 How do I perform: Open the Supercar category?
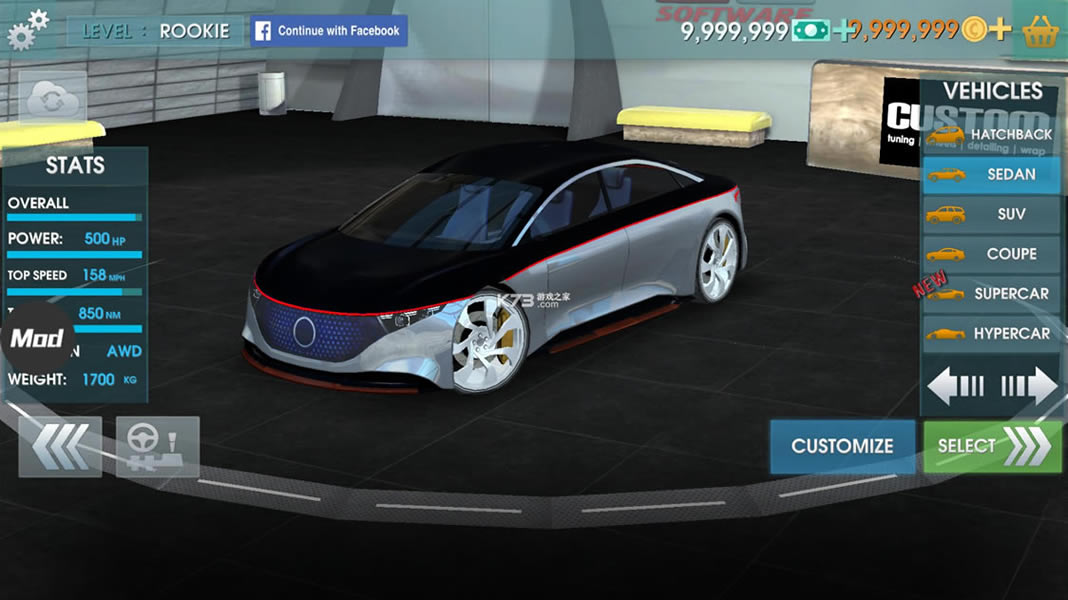(x=991, y=294)
